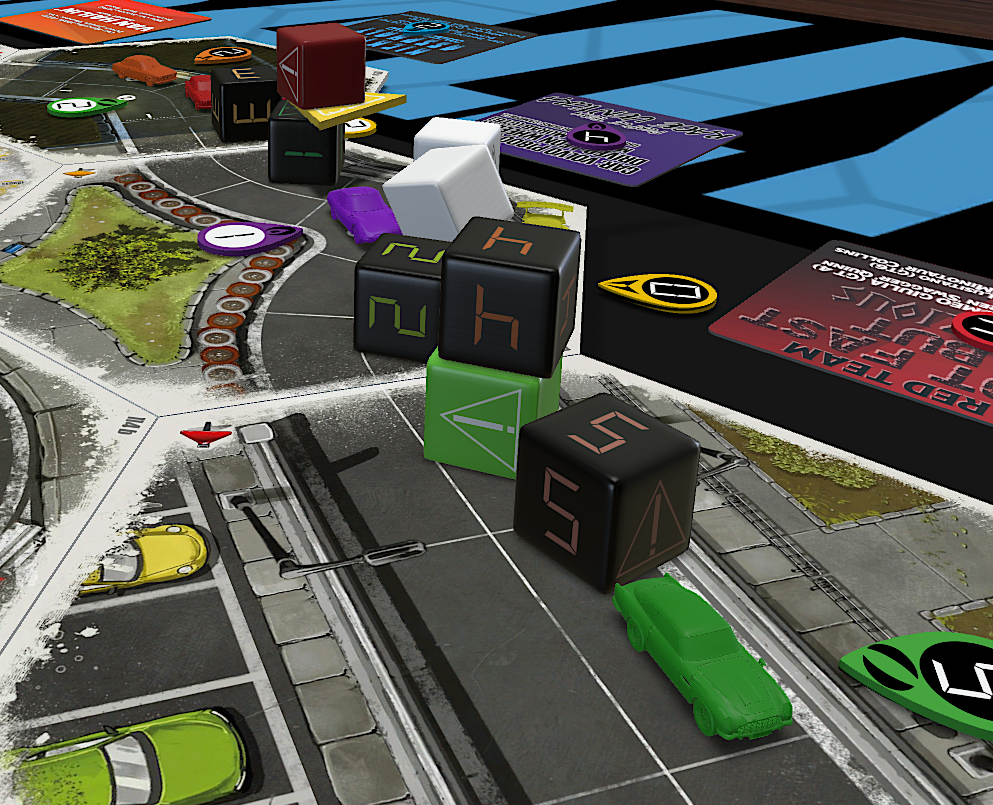Select the black die showing a green 2

pyautogui.click(x=397, y=300)
